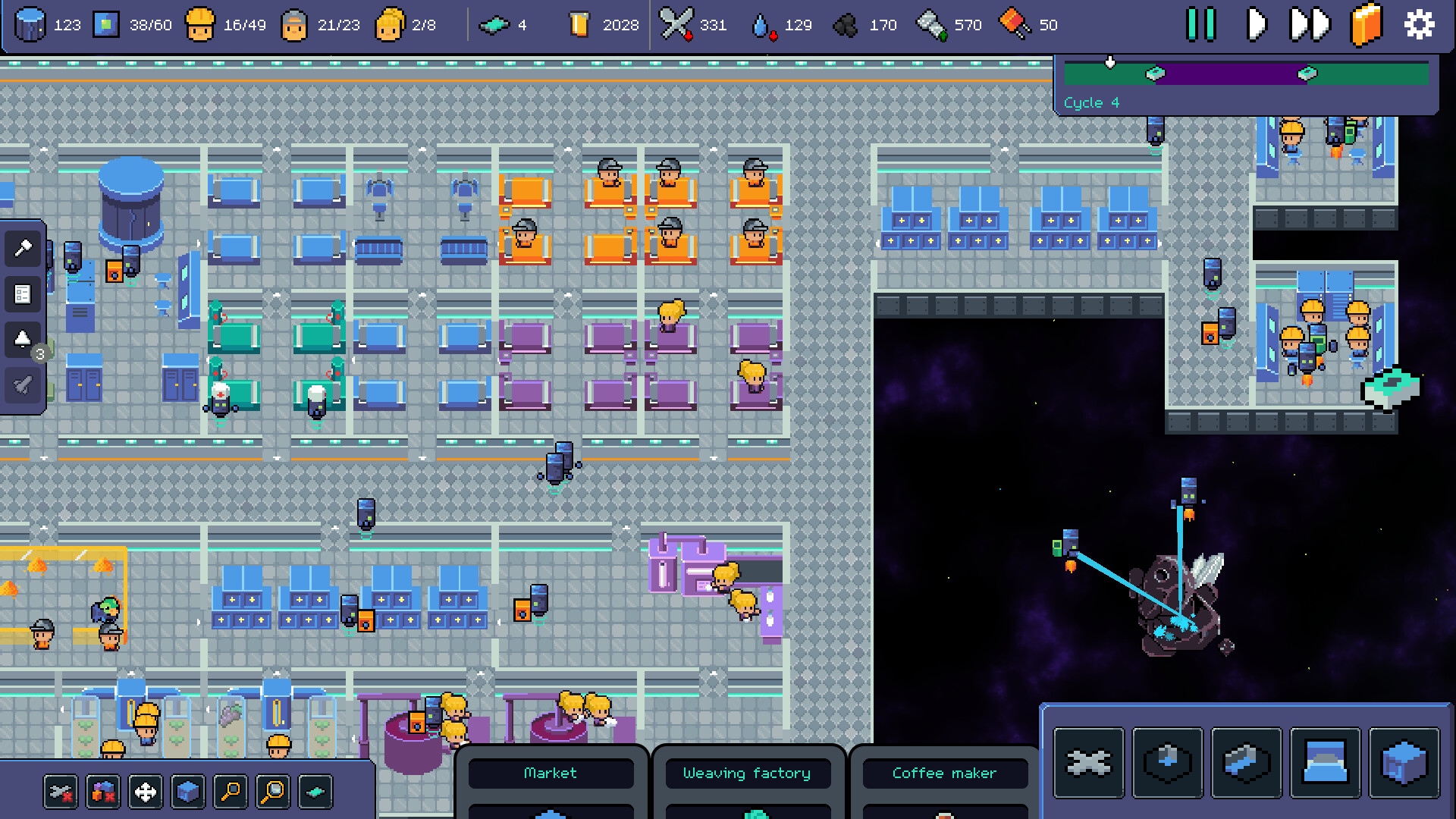
Task: Select the blue cube placement tool
Action: 188,791
